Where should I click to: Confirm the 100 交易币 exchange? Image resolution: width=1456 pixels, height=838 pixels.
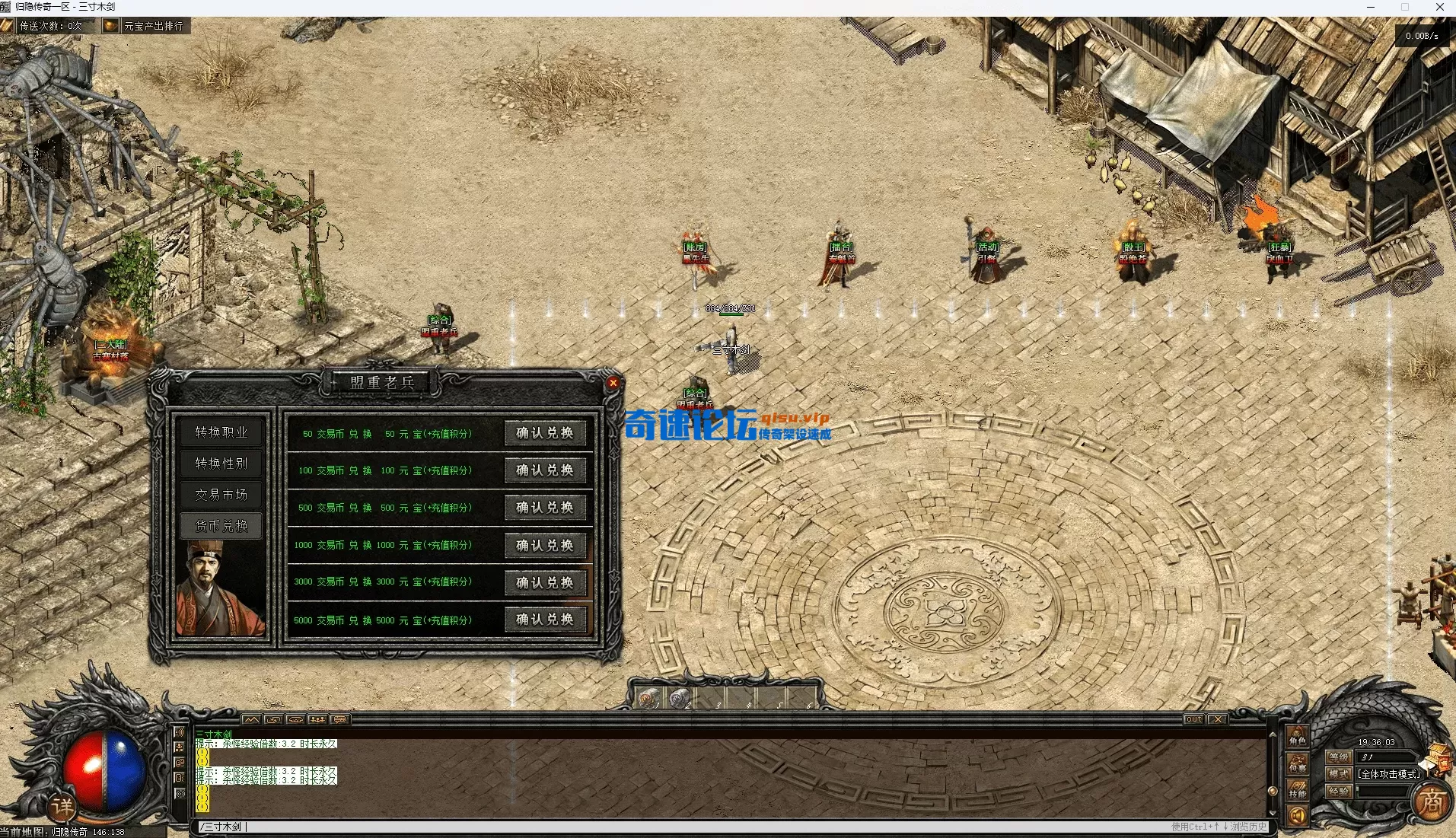point(545,470)
